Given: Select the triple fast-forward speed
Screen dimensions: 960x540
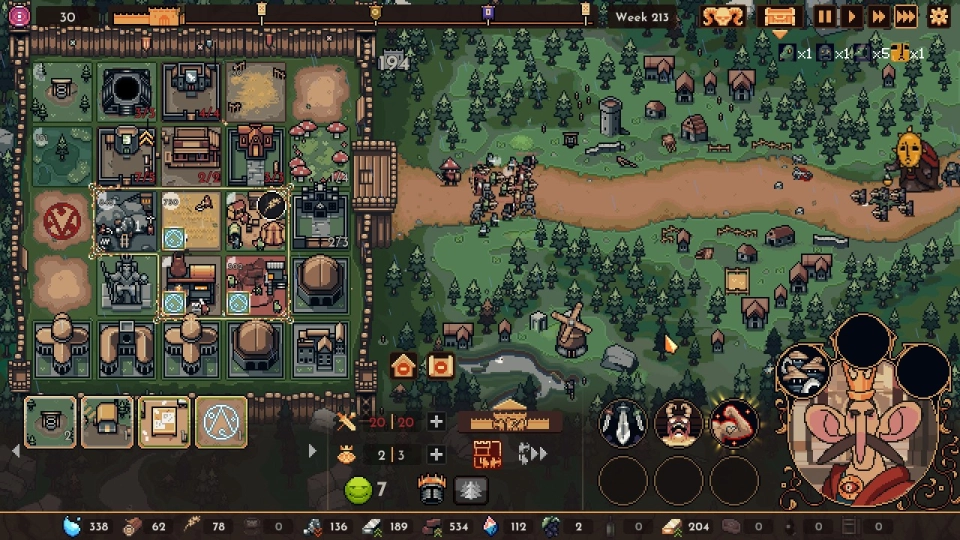Looking at the screenshot, I should click(x=905, y=16).
